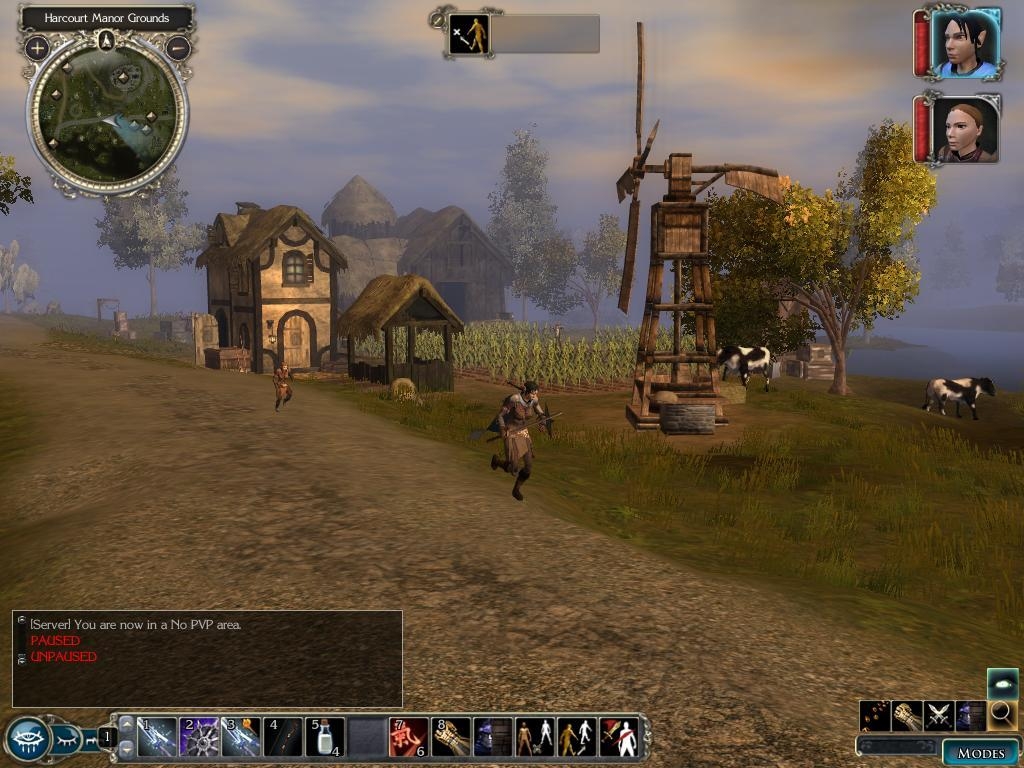This screenshot has width=1024, height=768.
Task: Activate the magnifying glass search mode
Action: [1001, 715]
